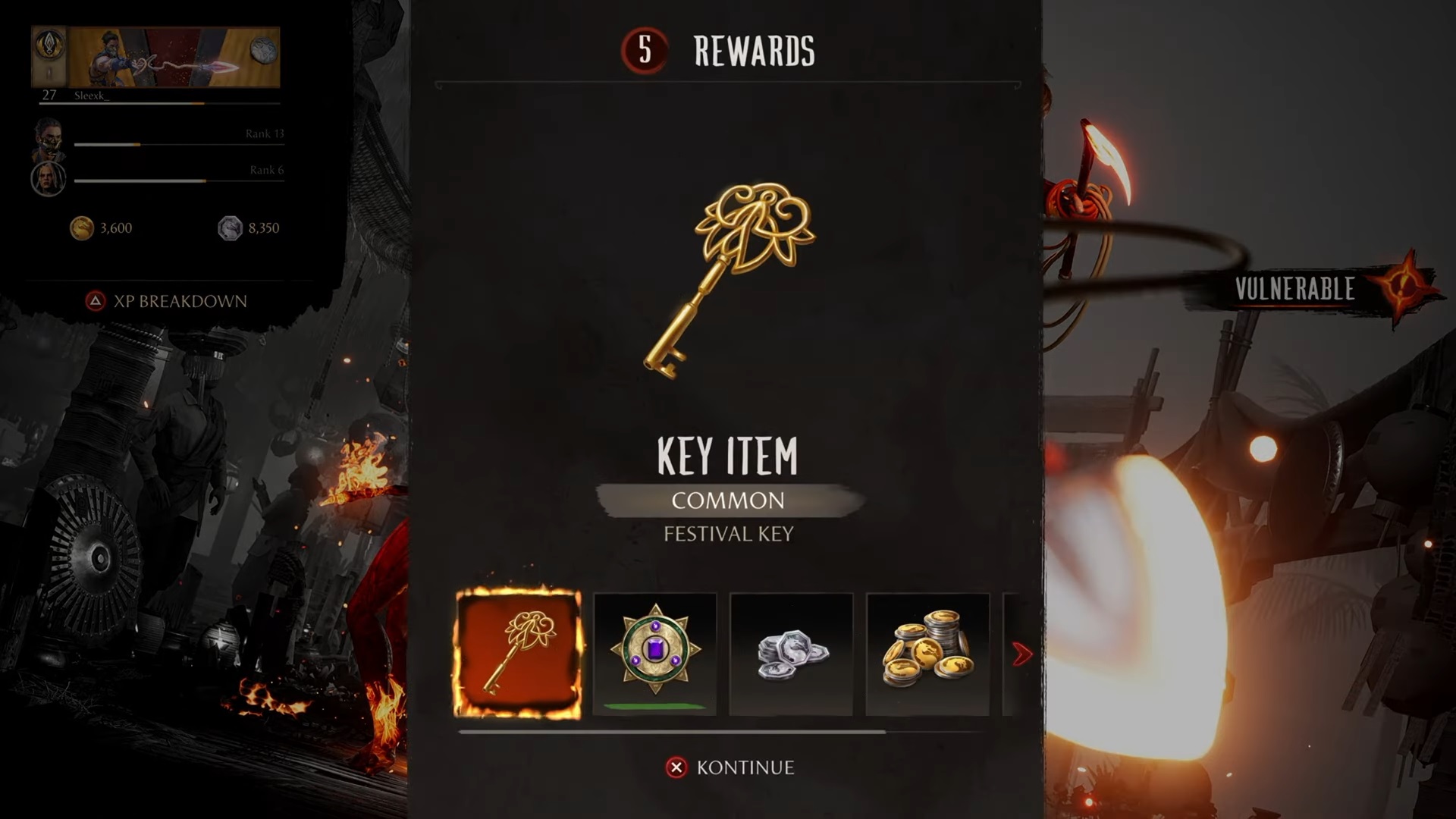1456x819 pixels.
Task: Expand the COMMON rarity banner
Action: tap(728, 500)
